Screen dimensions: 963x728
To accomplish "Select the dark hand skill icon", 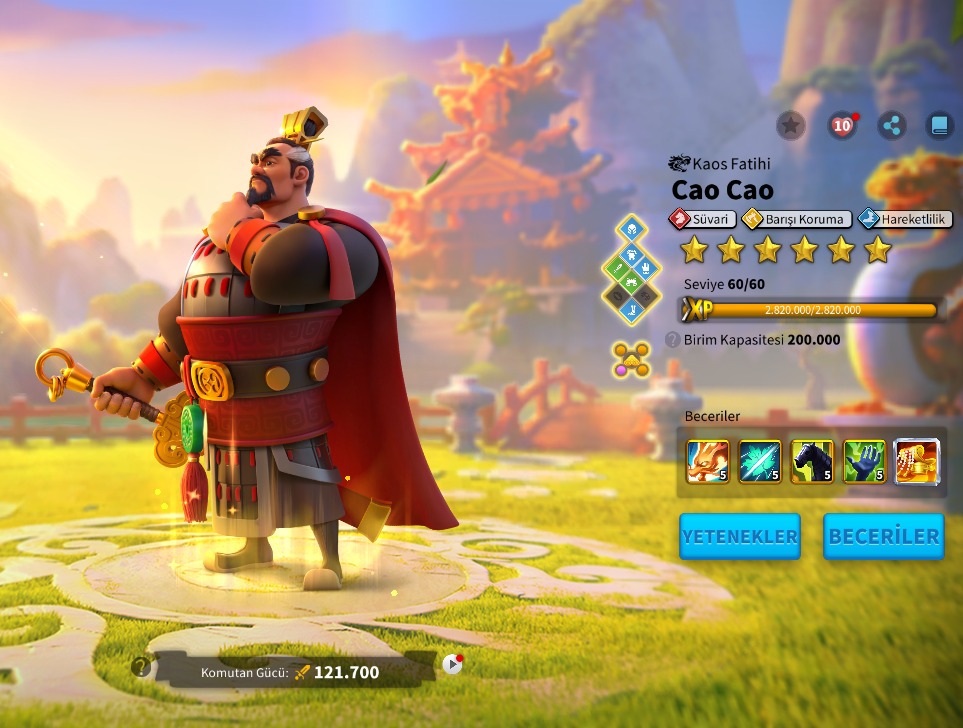I will pyautogui.click(x=864, y=461).
